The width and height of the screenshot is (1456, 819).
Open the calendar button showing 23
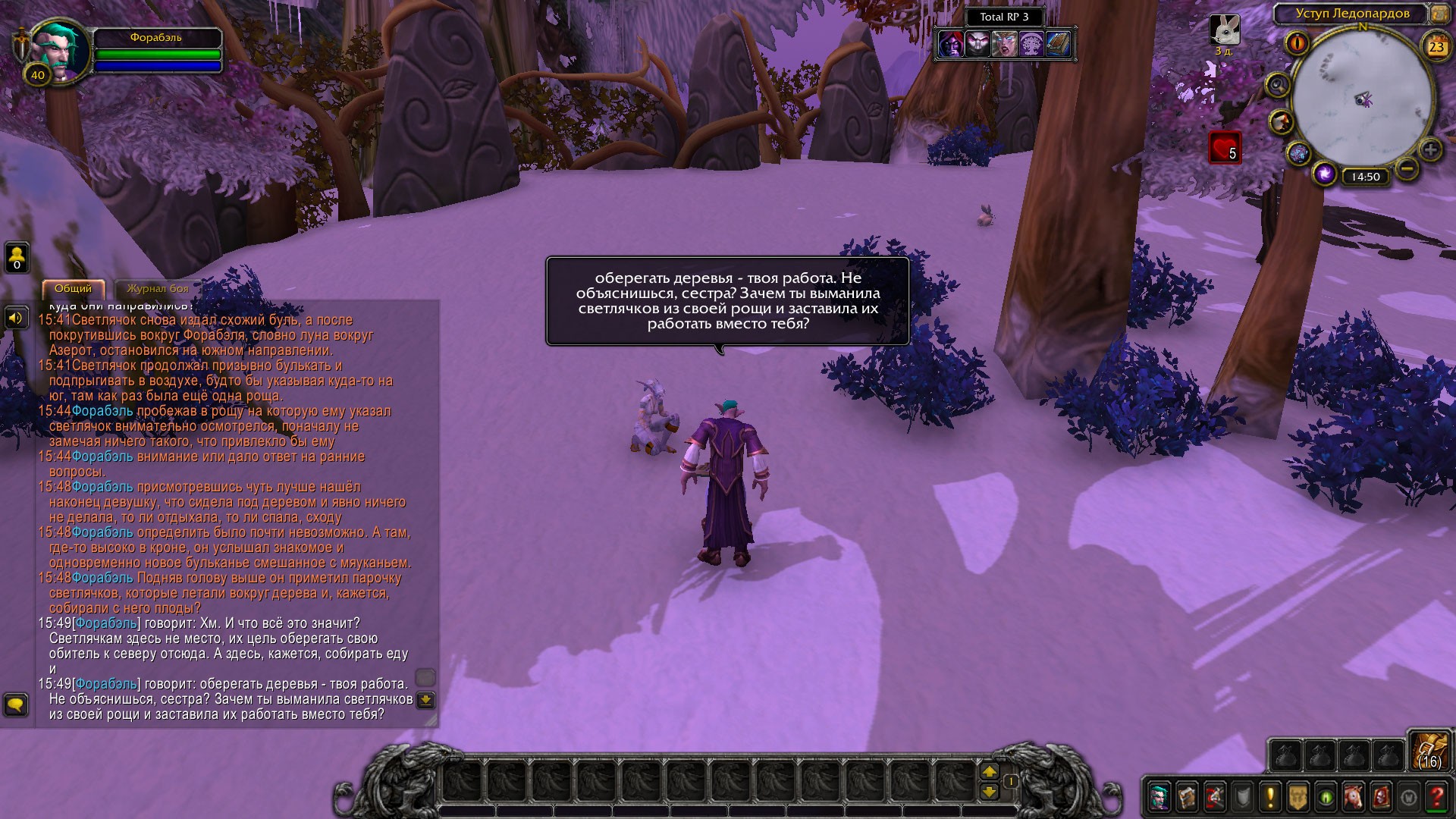(1436, 47)
